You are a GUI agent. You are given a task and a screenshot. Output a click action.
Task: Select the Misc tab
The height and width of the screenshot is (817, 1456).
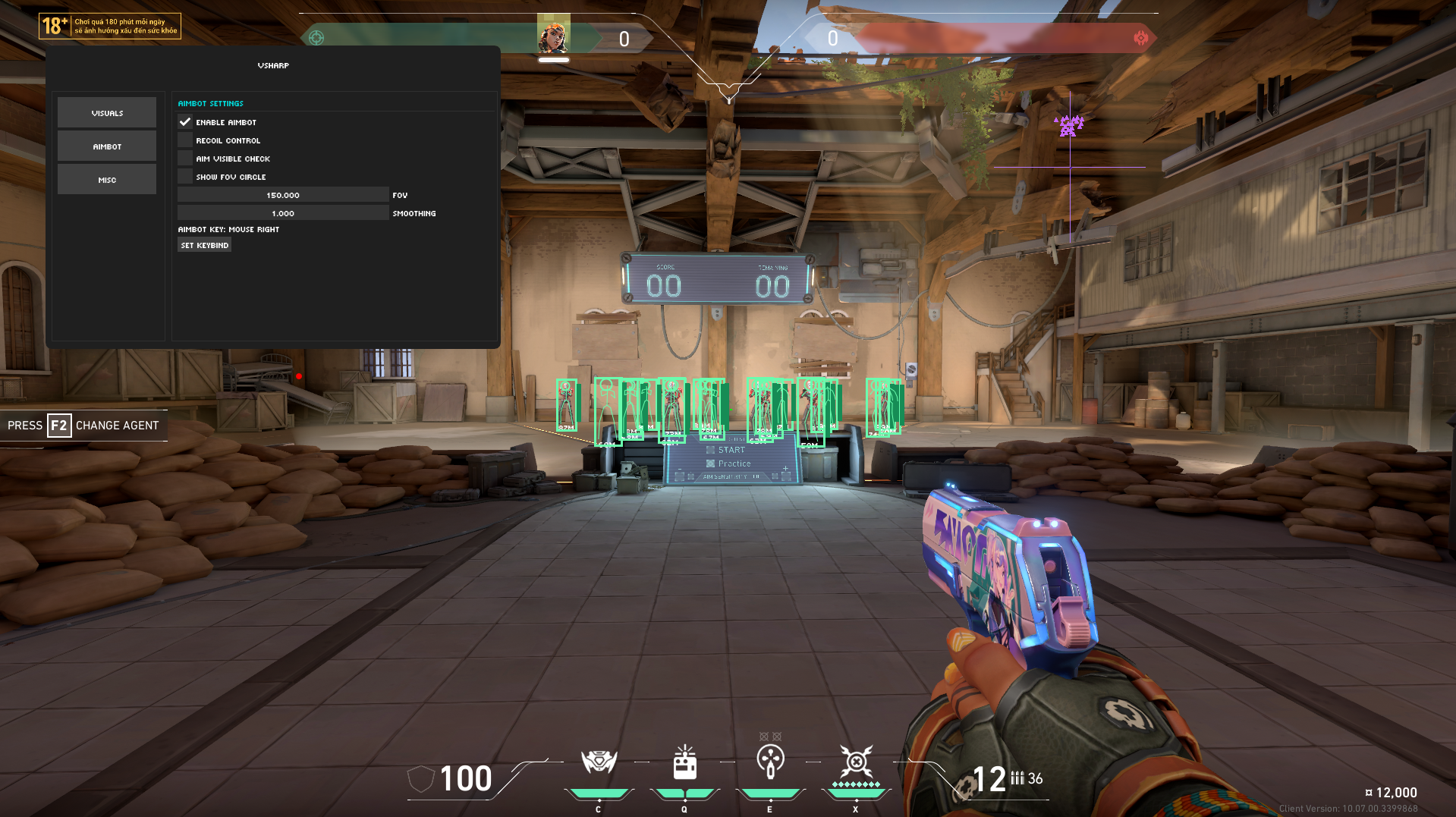pyautogui.click(x=107, y=180)
